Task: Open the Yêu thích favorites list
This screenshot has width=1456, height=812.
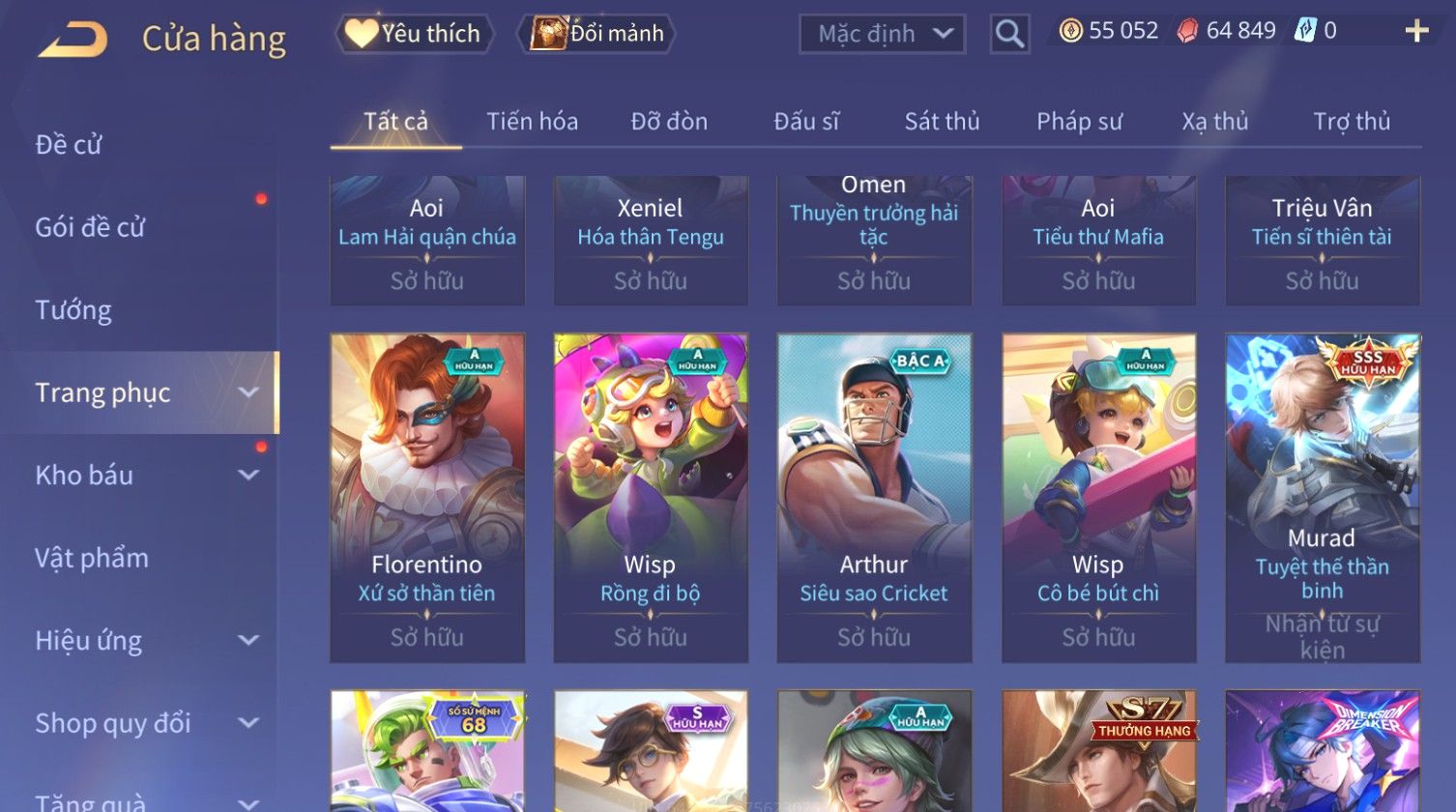Action: (x=415, y=34)
